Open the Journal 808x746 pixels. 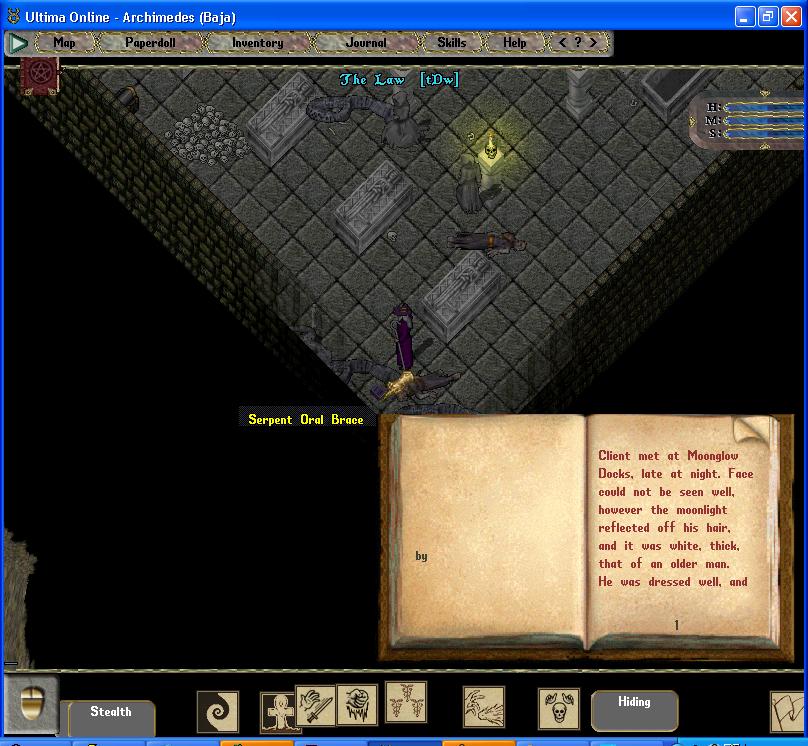[x=365, y=43]
